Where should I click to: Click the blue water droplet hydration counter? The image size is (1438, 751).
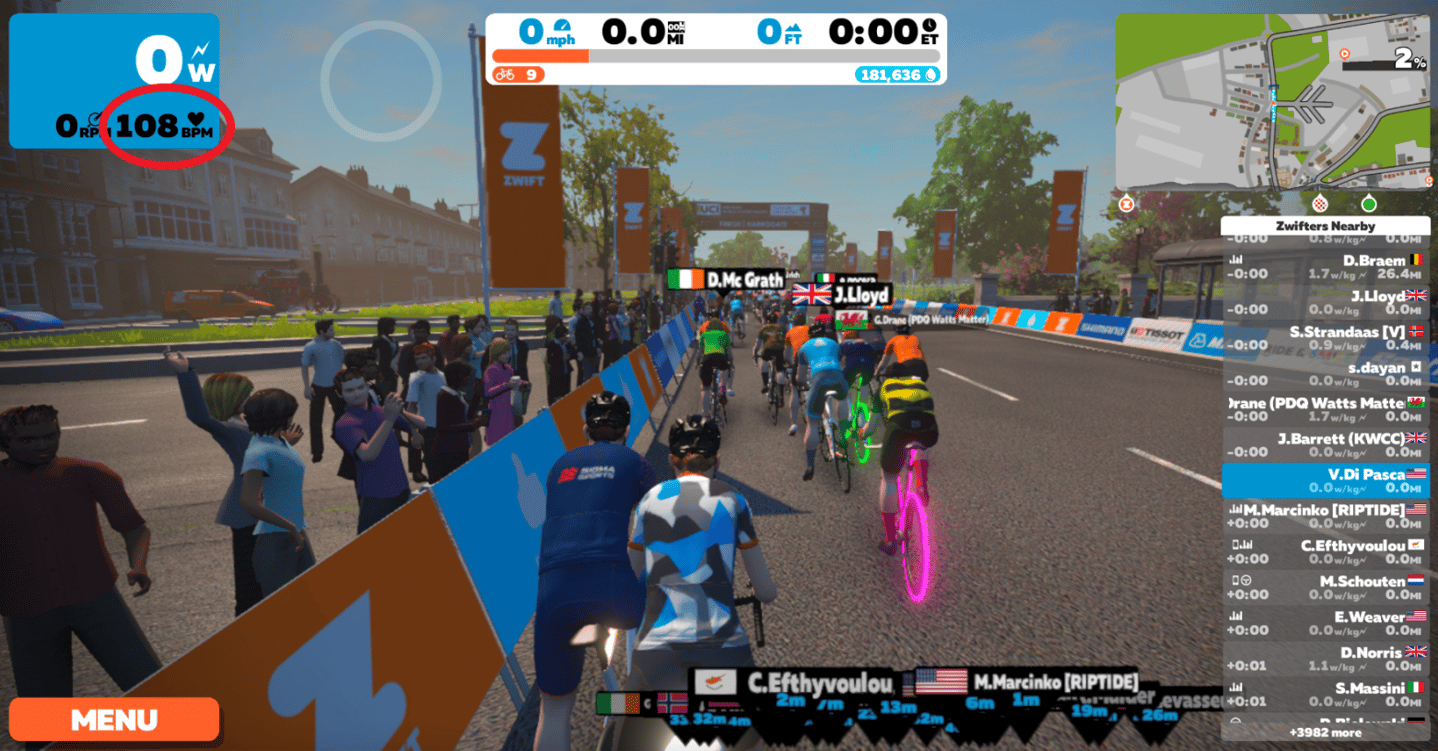tap(930, 75)
